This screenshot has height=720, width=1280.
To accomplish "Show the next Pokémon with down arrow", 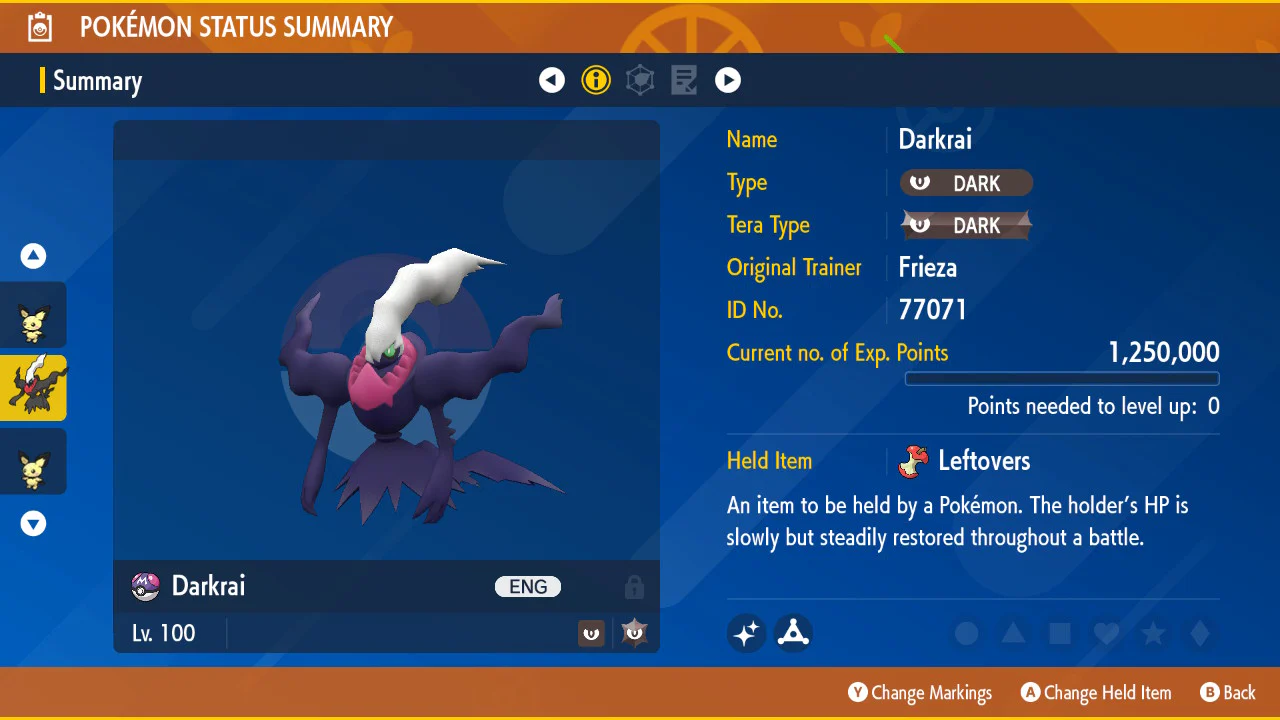I will point(33,523).
